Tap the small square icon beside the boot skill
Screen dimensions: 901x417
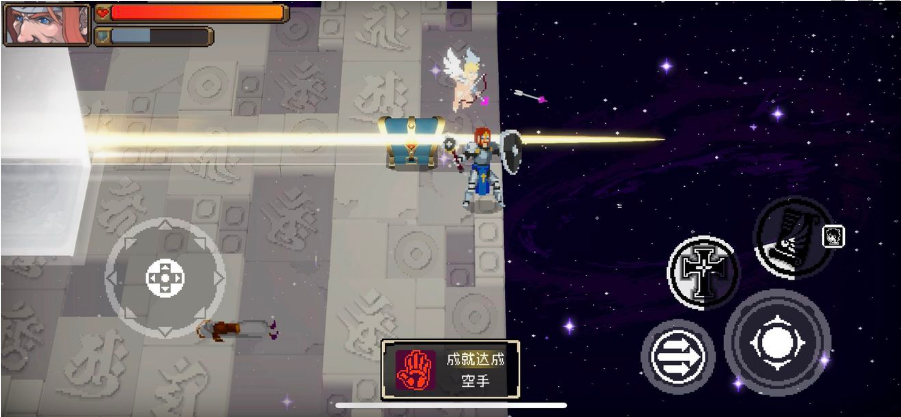pos(833,236)
